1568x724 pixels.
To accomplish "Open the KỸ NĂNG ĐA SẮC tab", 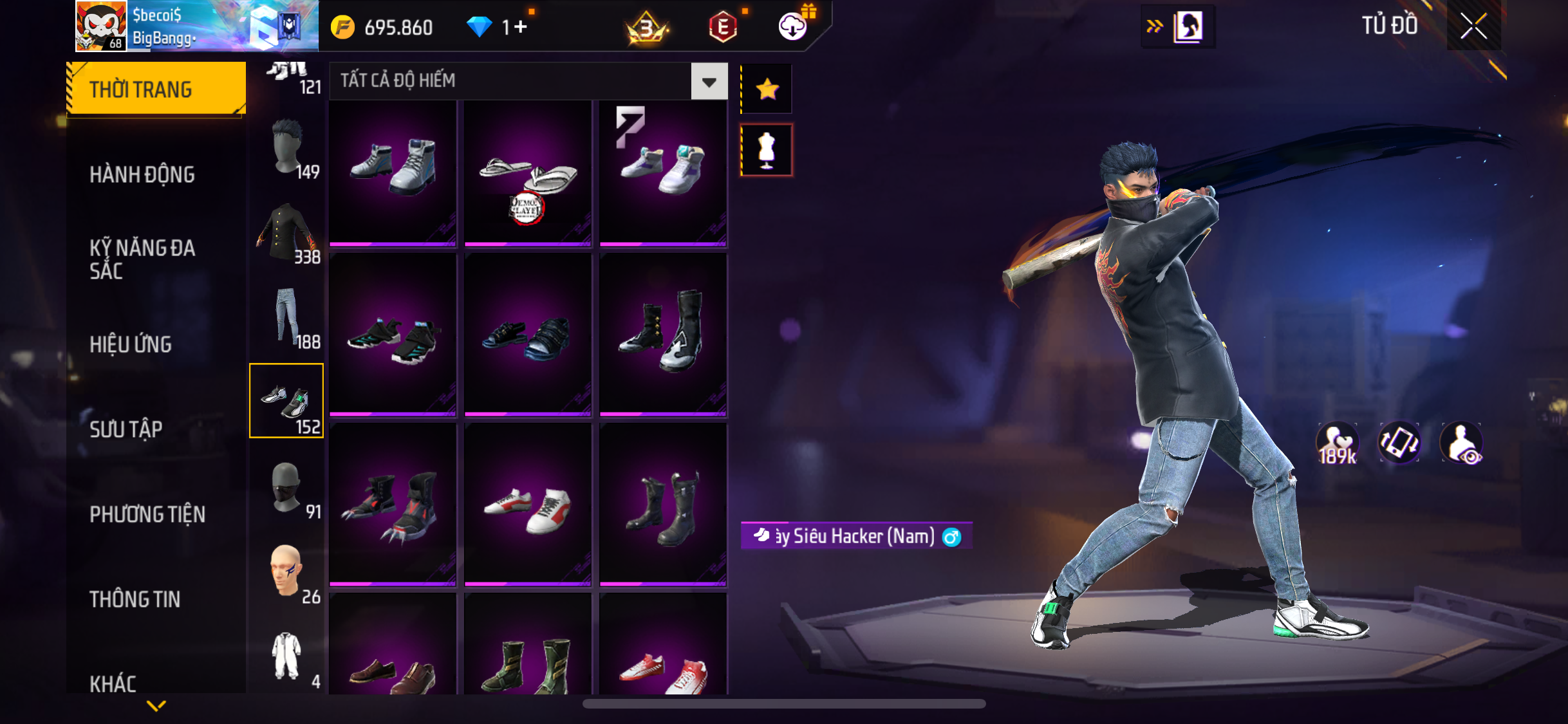I will pyautogui.click(x=142, y=259).
